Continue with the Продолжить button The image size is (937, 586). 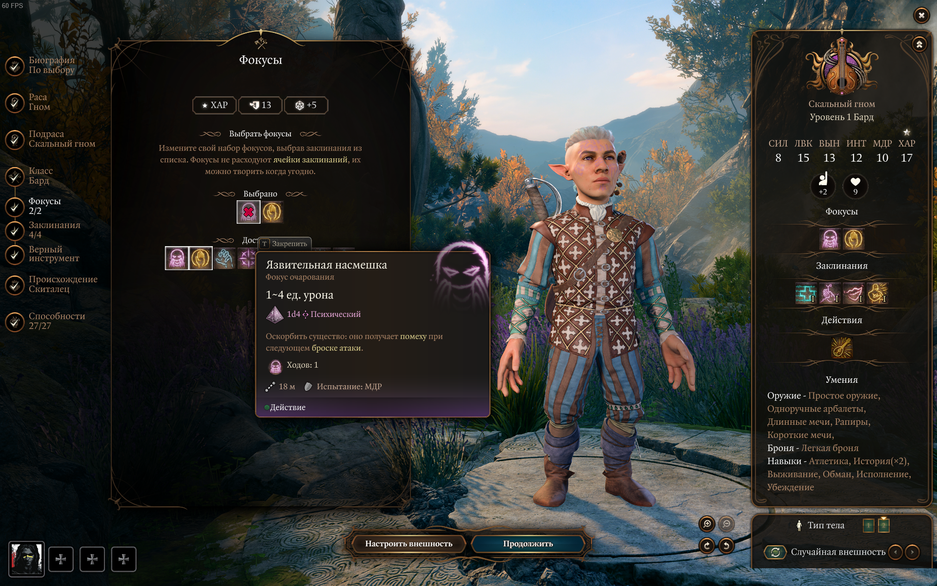(528, 544)
